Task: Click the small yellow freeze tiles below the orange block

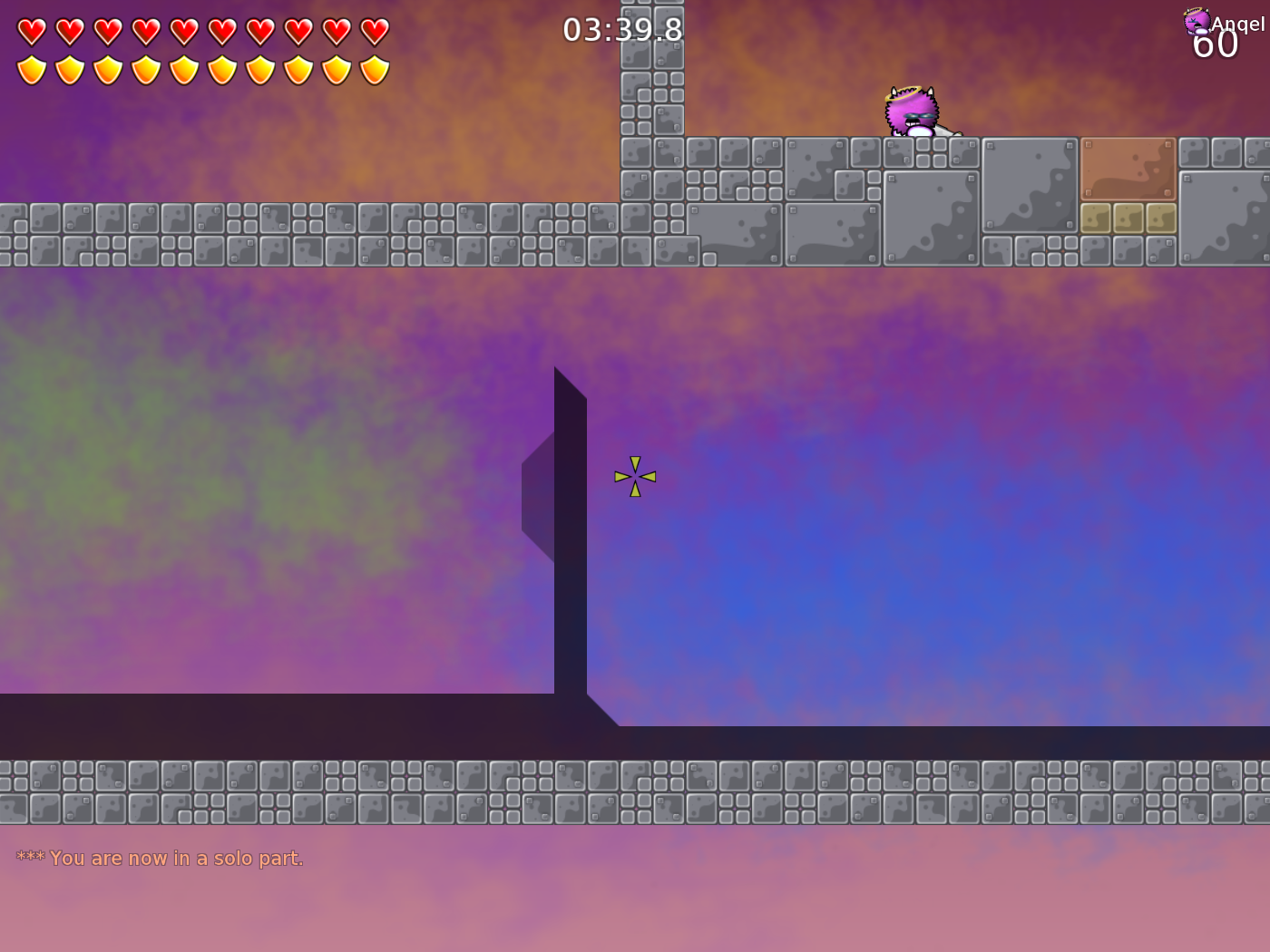Action: tap(1128, 218)
